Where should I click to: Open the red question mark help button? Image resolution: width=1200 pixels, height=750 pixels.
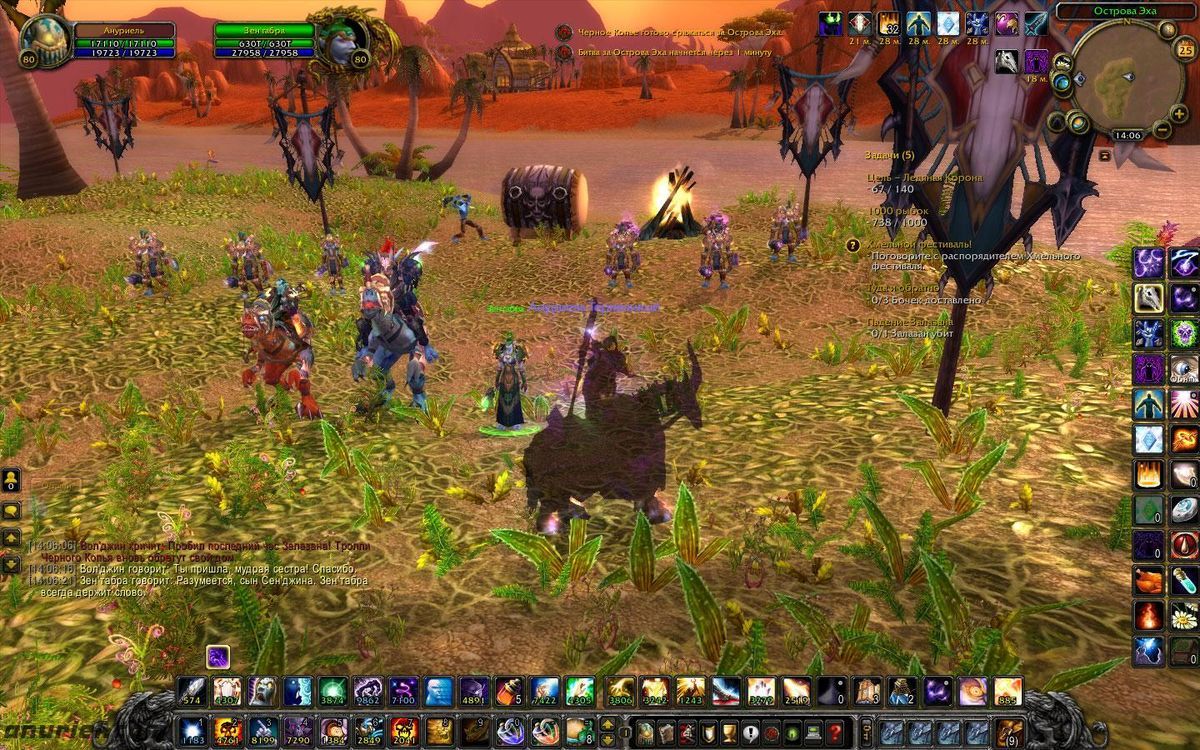click(832, 732)
